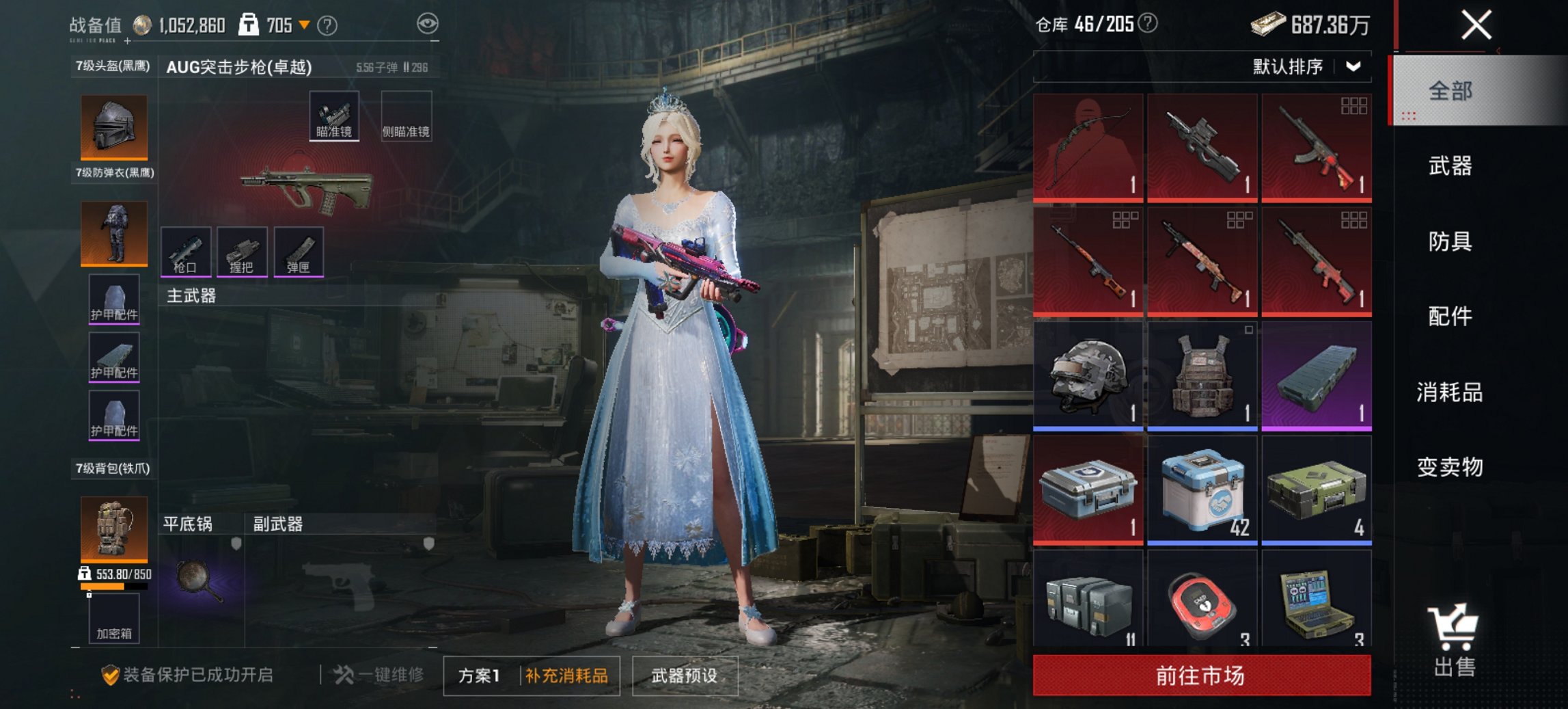Image resolution: width=1568 pixels, height=709 pixels.
Task: Toggle the character preview eye icon
Action: (x=427, y=22)
